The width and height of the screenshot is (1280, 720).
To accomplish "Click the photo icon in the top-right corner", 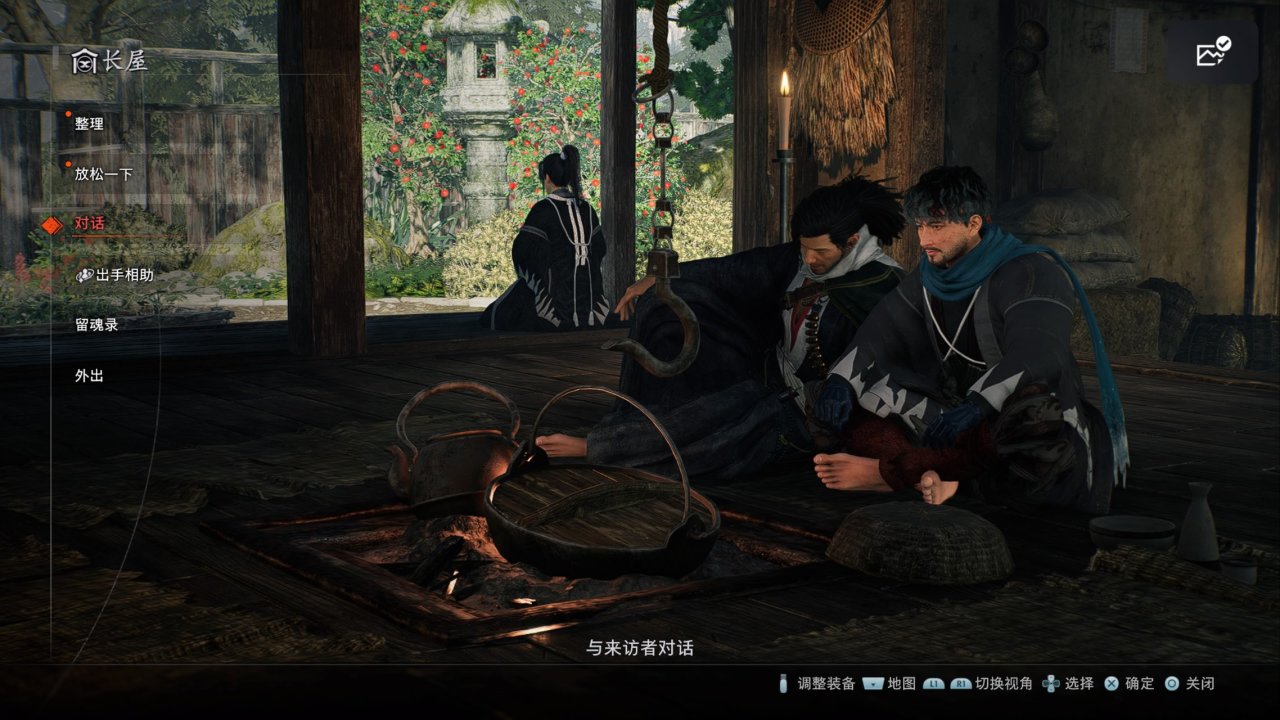I will pyautogui.click(x=1212, y=52).
